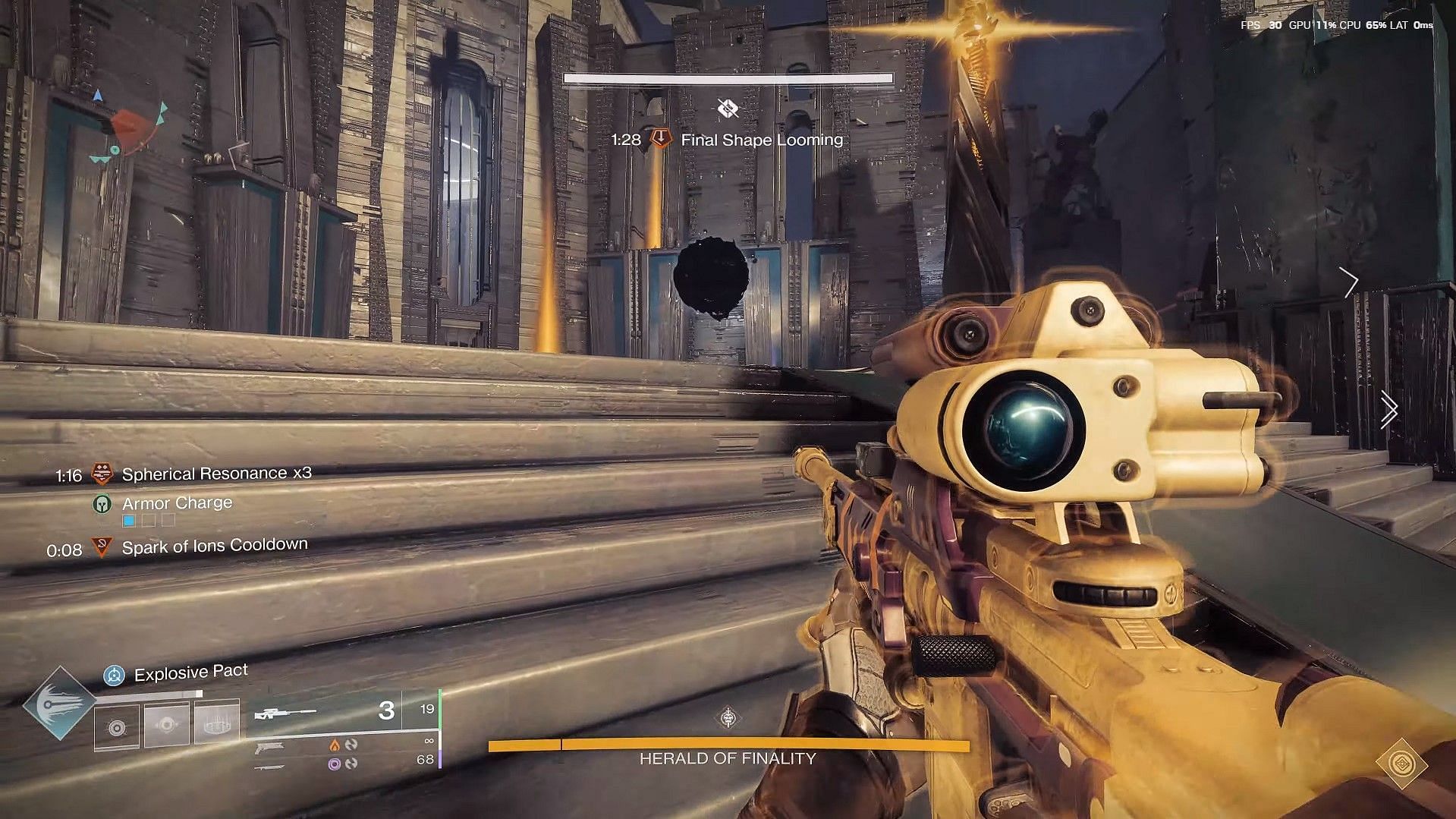The height and width of the screenshot is (819, 1456).
Task: Select the class ability rift slot
Action: 217,724
